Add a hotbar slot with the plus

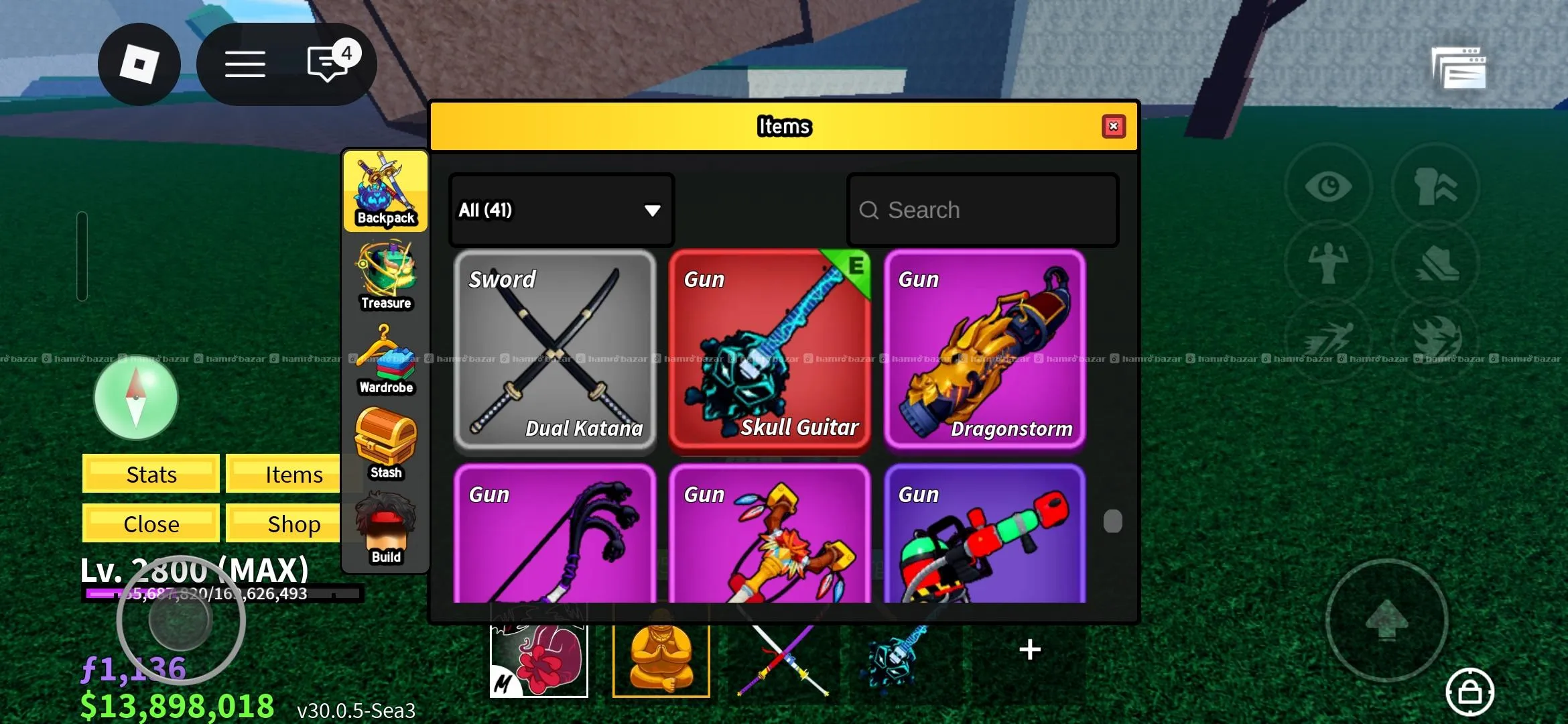tap(1029, 650)
